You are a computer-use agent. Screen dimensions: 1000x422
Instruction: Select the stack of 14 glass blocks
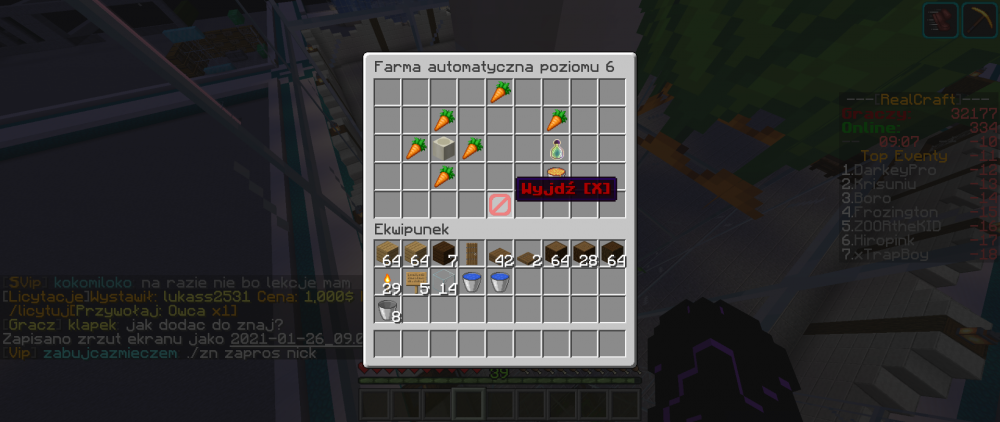tap(444, 282)
